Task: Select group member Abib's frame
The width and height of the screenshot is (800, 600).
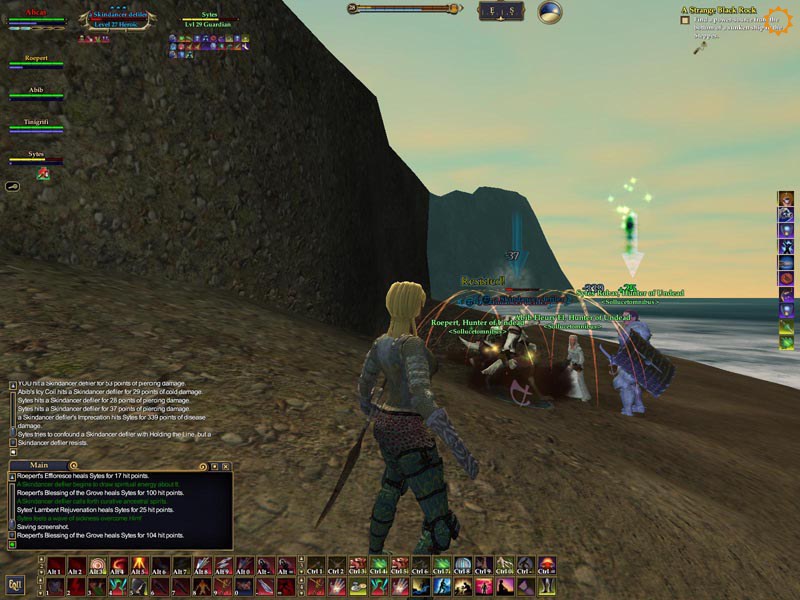Action: tap(37, 94)
